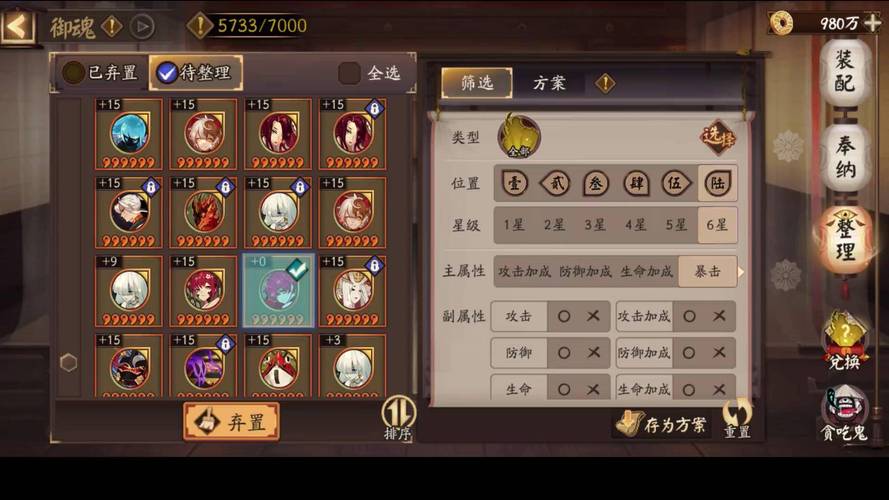The height and width of the screenshot is (500, 889).
Task: Open the 兑换 exchange icon
Action: [844, 342]
